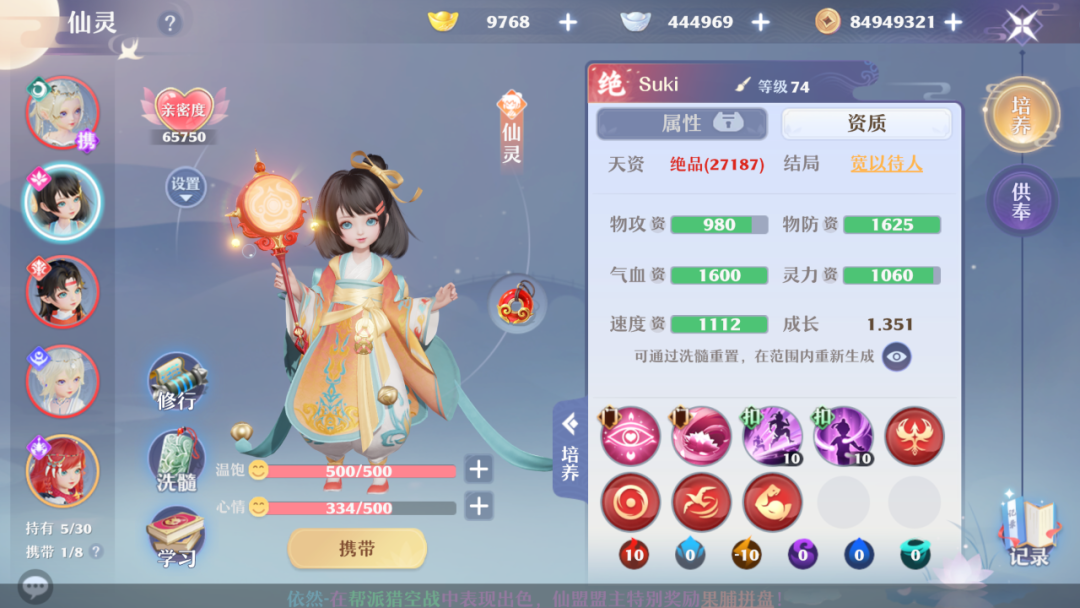Add 温饱 fullness with the plus button
This screenshot has height=608, width=1080.
pos(479,470)
